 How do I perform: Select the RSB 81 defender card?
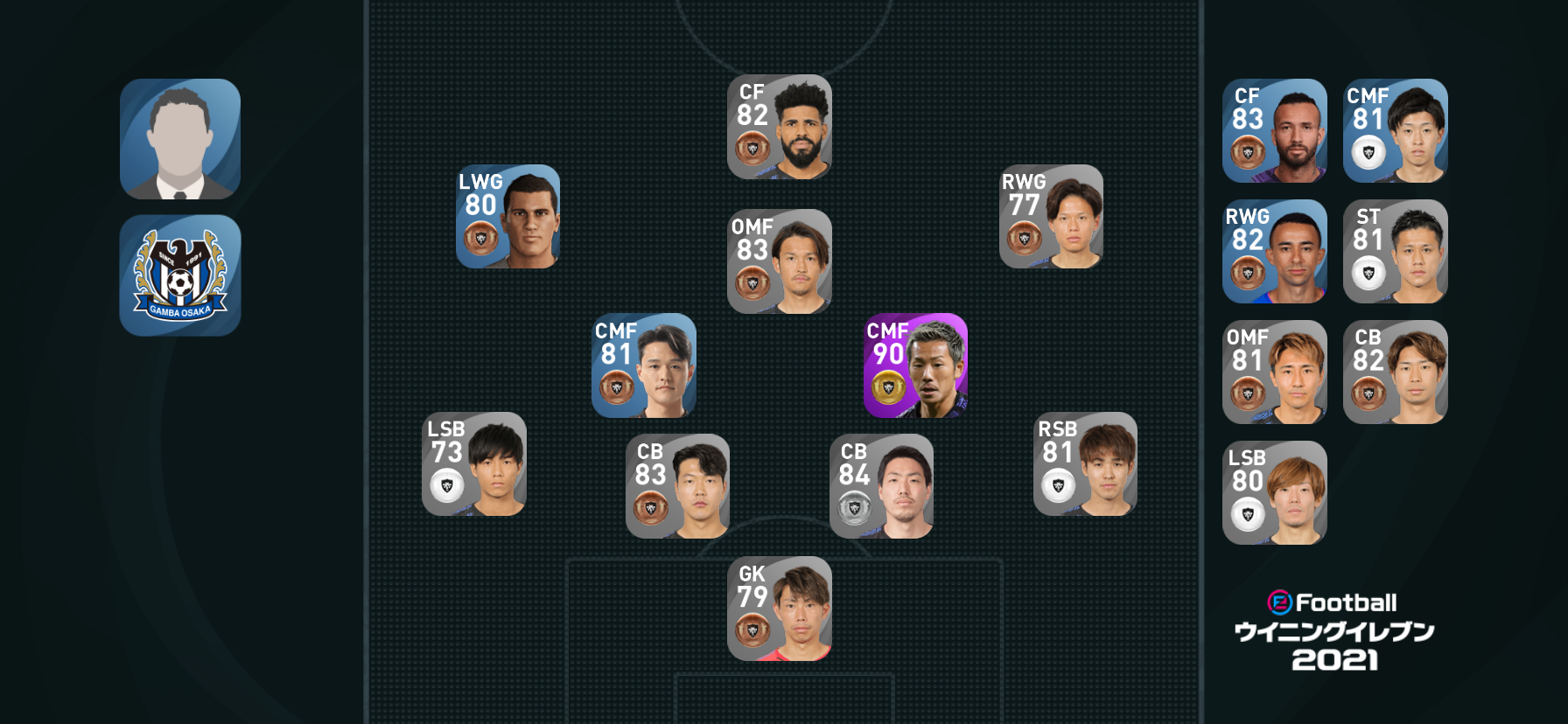1085,463
